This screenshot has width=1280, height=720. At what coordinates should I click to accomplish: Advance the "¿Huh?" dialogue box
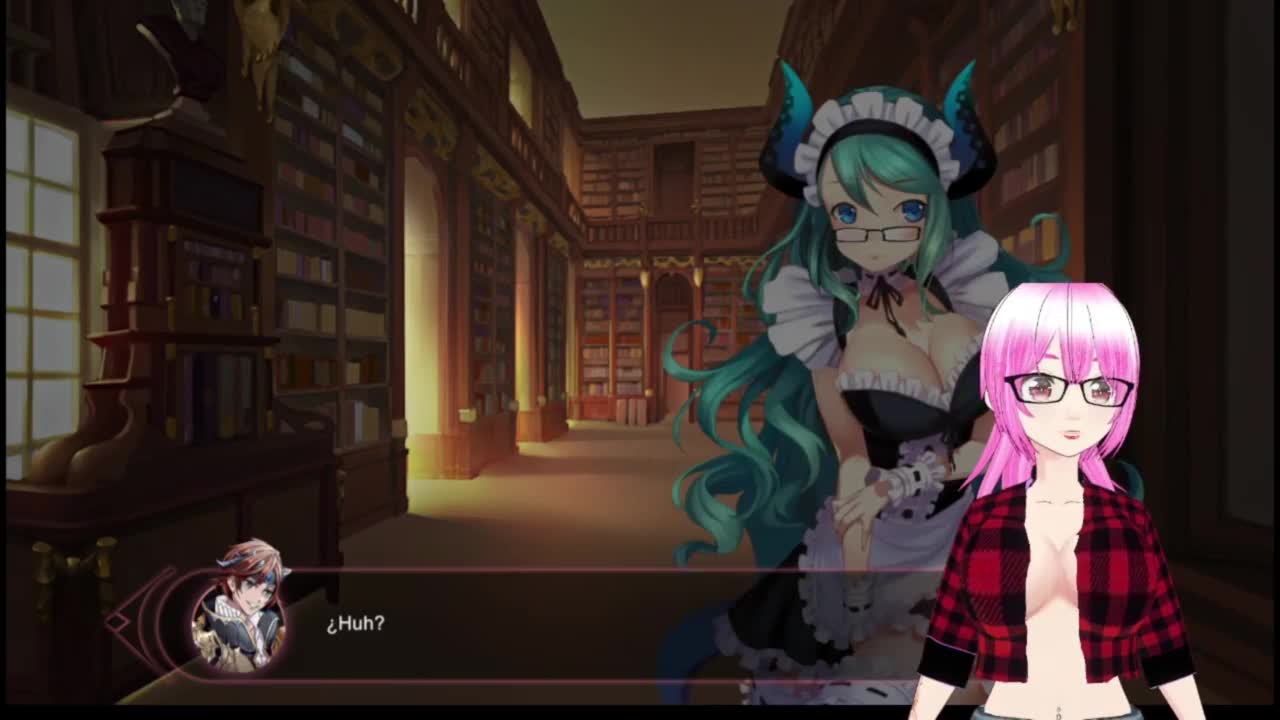(x=560, y=624)
